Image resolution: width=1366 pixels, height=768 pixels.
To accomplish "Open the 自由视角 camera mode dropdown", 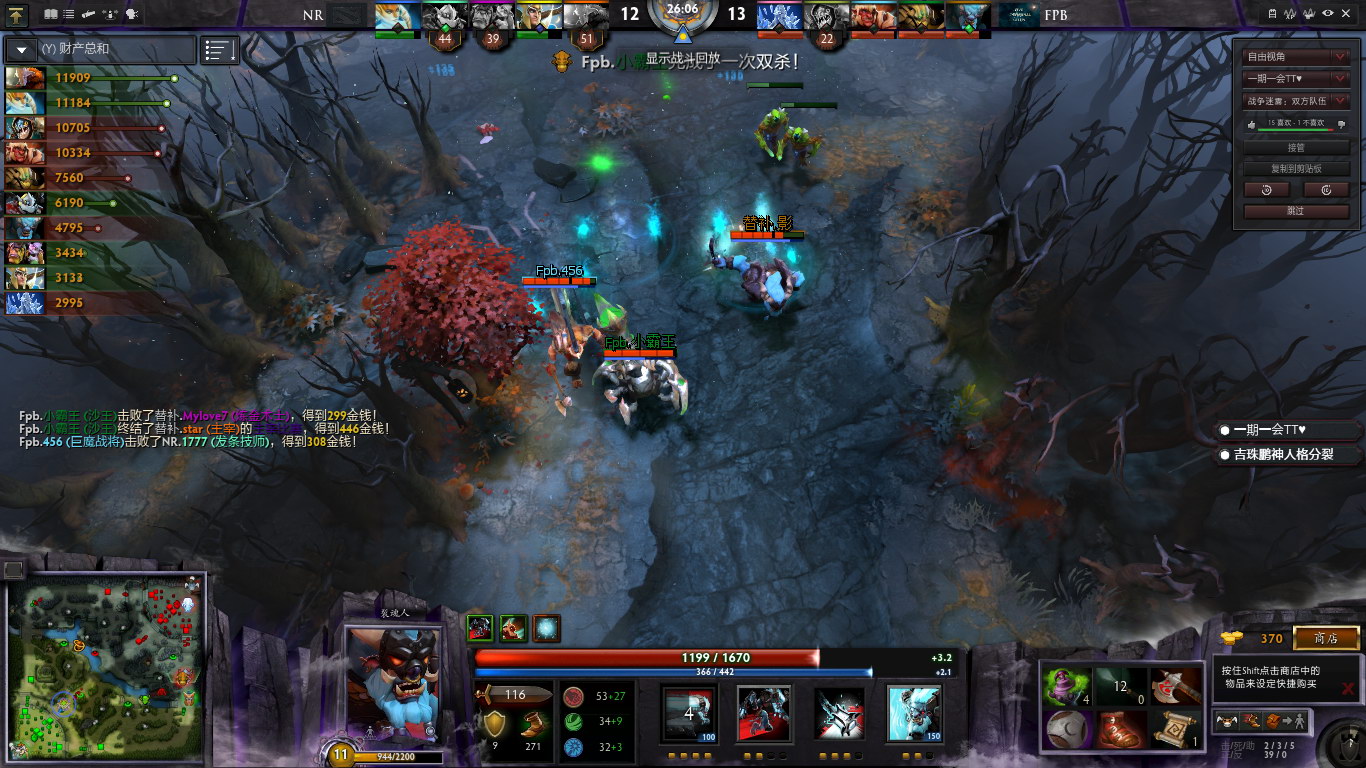I will click(x=1297, y=57).
